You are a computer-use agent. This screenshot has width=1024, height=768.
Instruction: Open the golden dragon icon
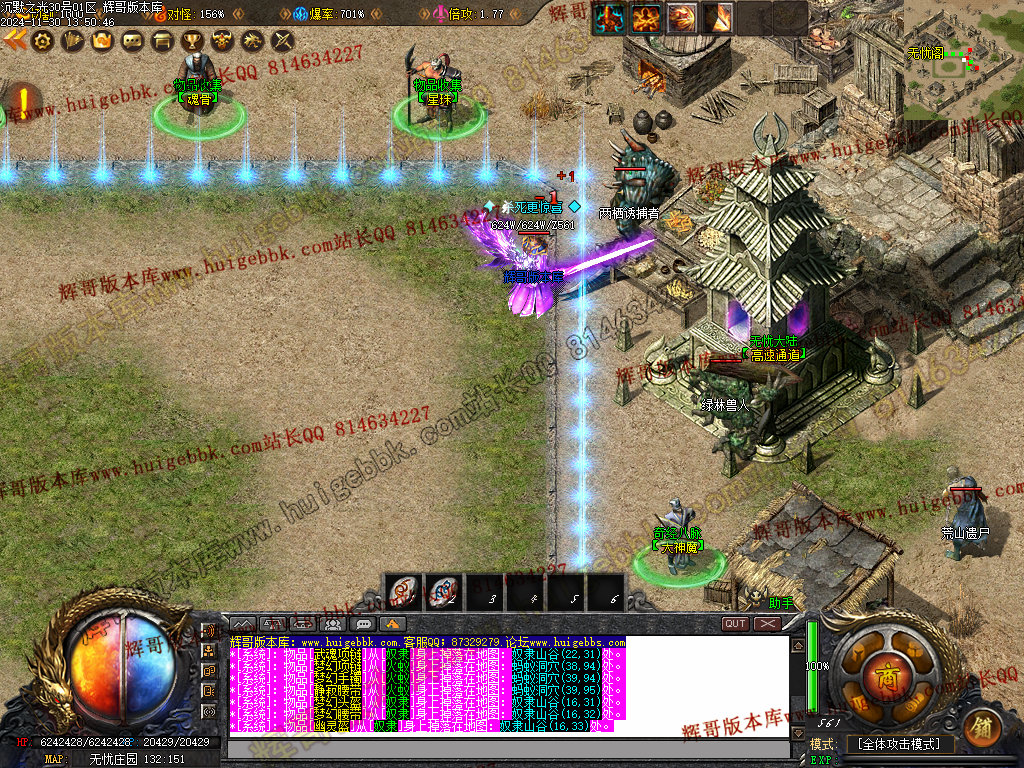[253, 41]
